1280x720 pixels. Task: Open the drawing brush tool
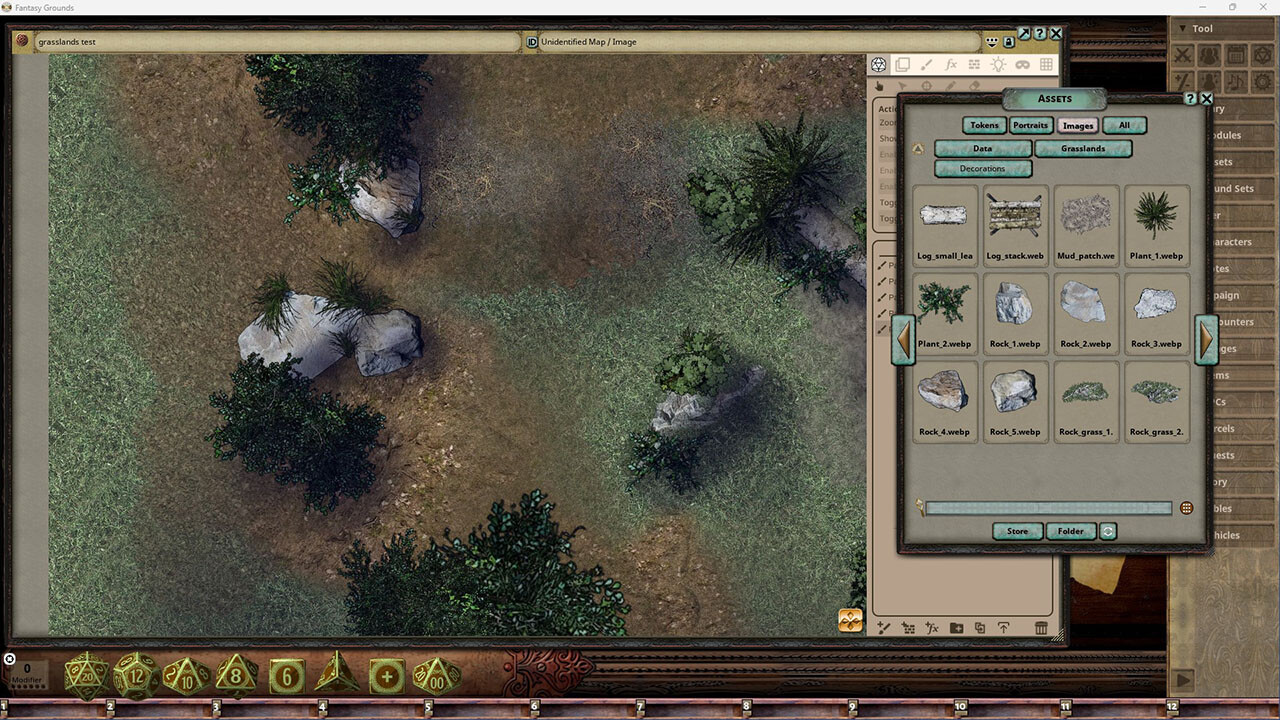(925, 64)
